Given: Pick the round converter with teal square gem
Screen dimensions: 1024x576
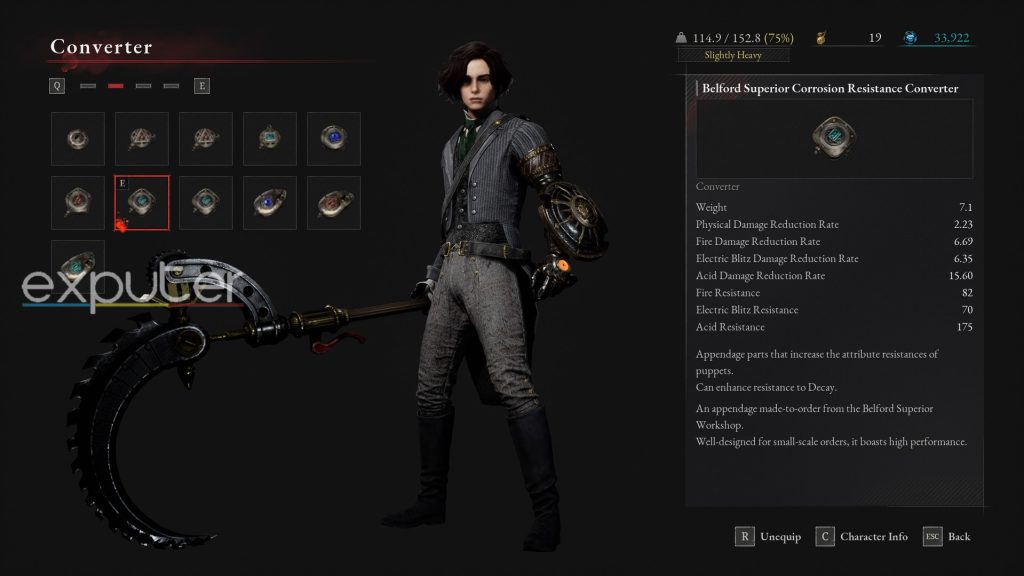Looking at the screenshot, I should pyautogui.click(x=270, y=138).
